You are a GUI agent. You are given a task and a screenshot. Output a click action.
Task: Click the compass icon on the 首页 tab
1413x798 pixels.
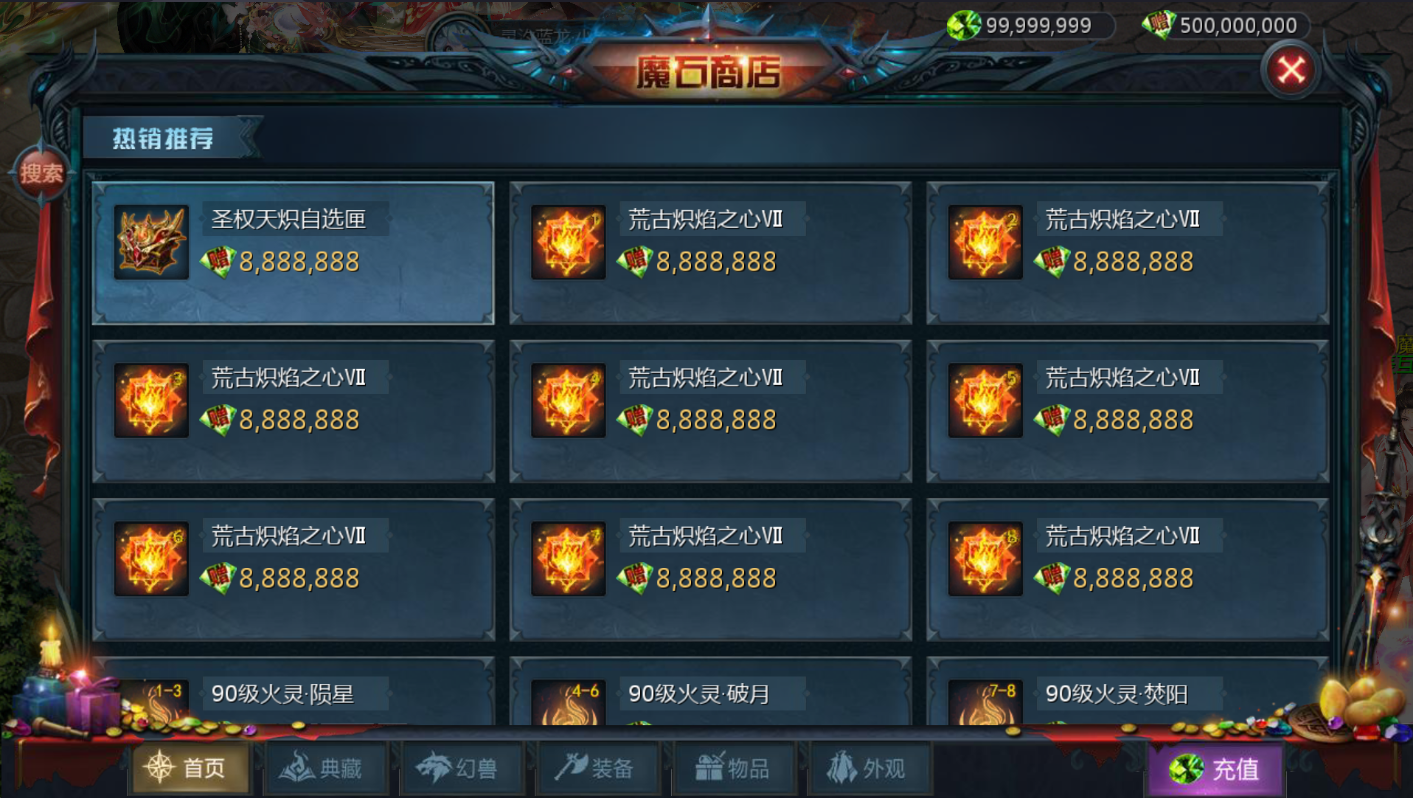(x=160, y=765)
